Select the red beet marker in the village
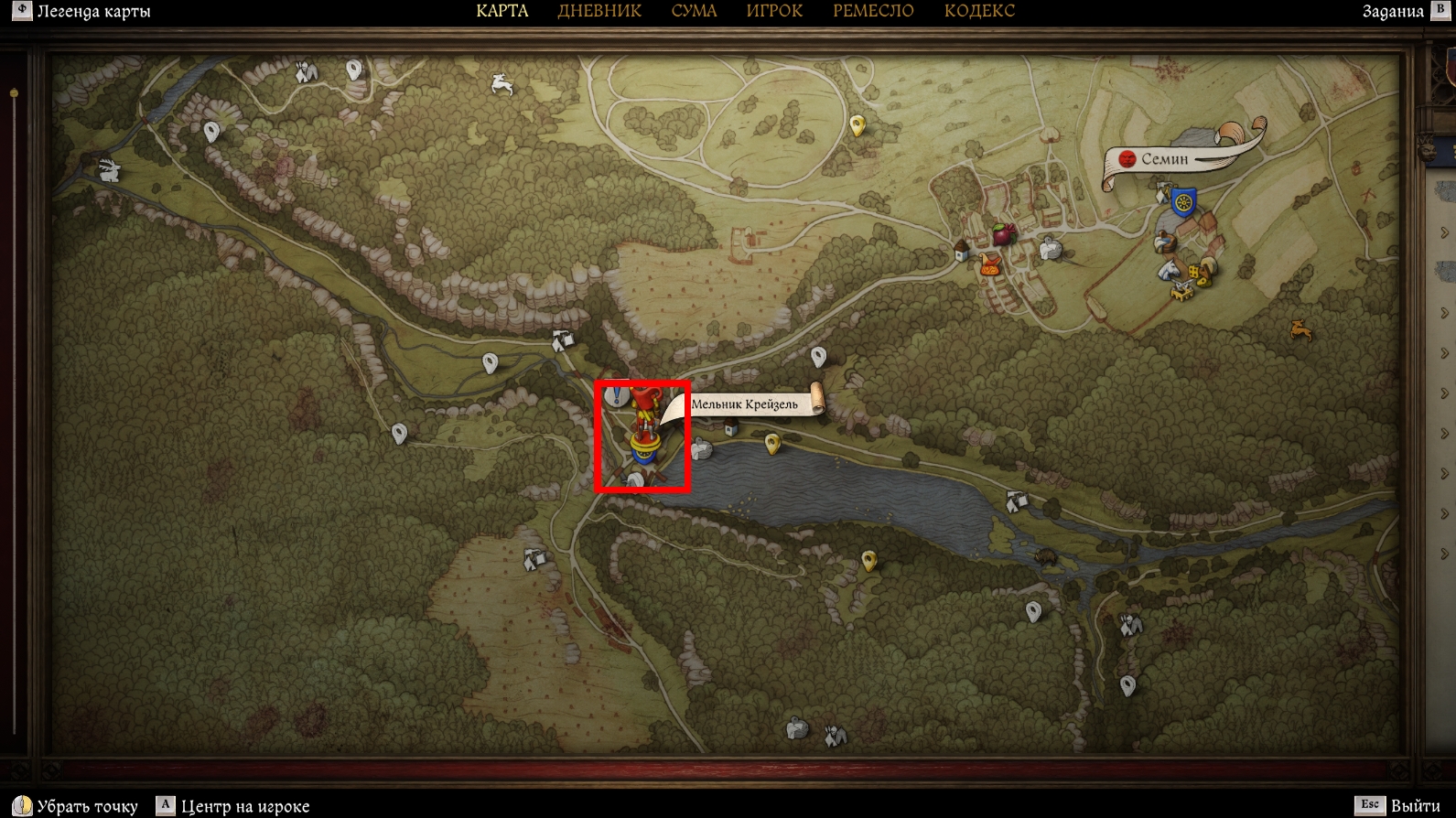The height and width of the screenshot is (818, 1456). 1005,233
